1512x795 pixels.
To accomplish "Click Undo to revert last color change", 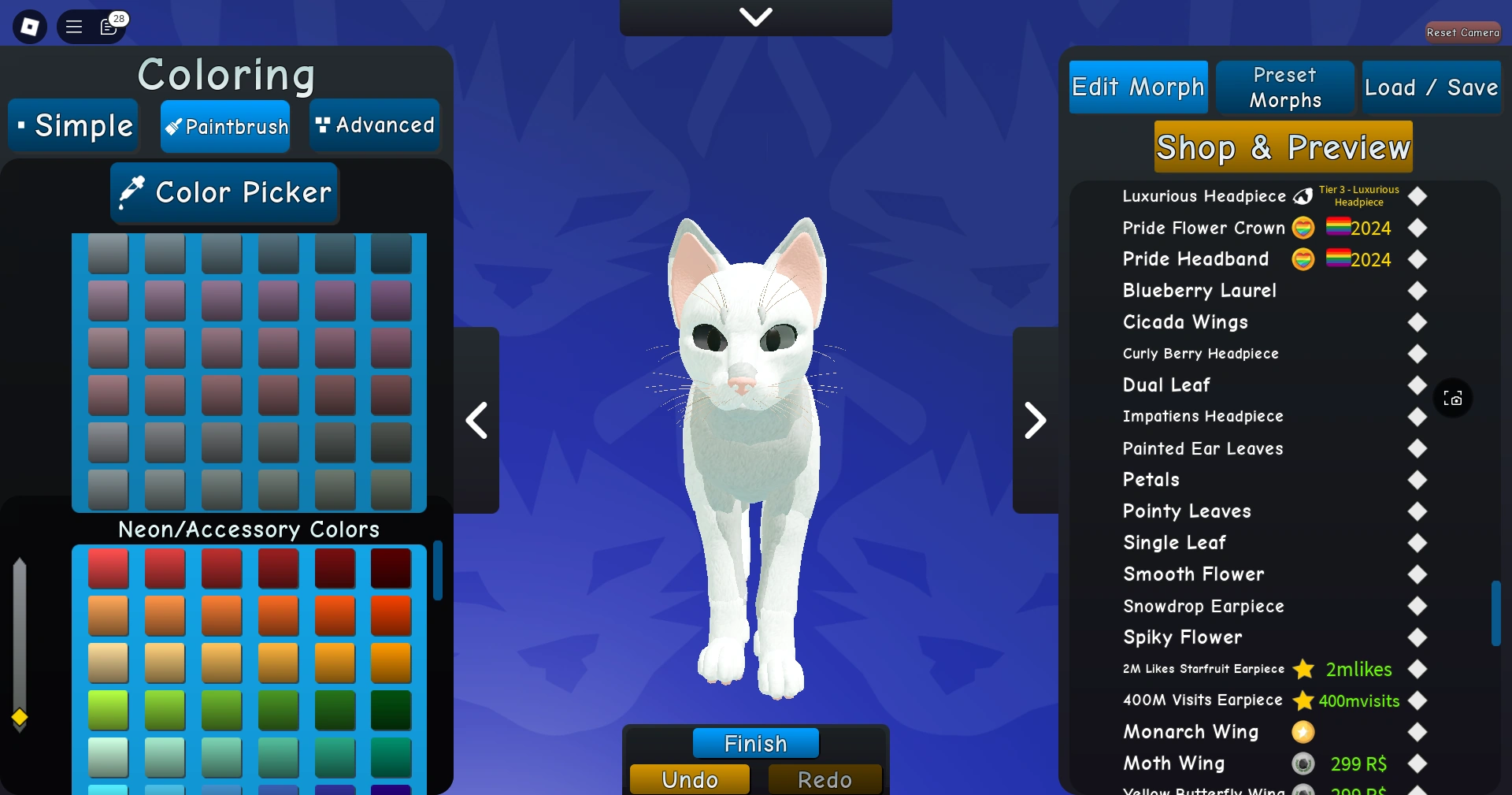I will 689,779.
